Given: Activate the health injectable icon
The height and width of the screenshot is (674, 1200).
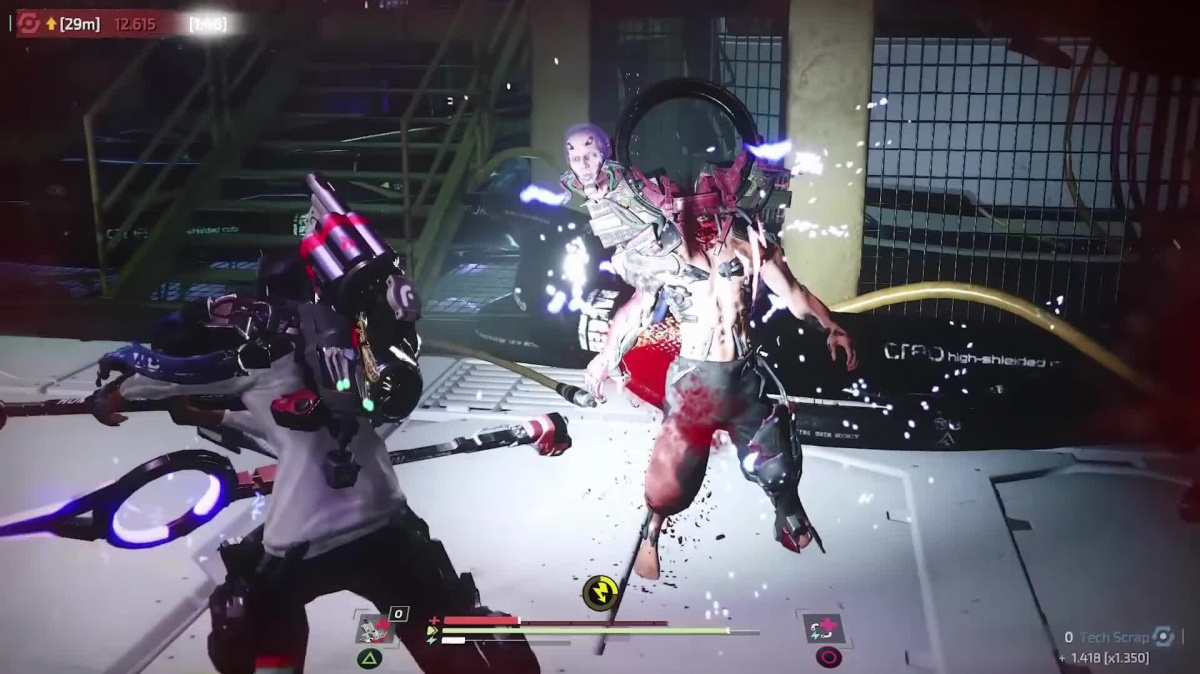Looking at the screenshot, I should tap(825, 628).
